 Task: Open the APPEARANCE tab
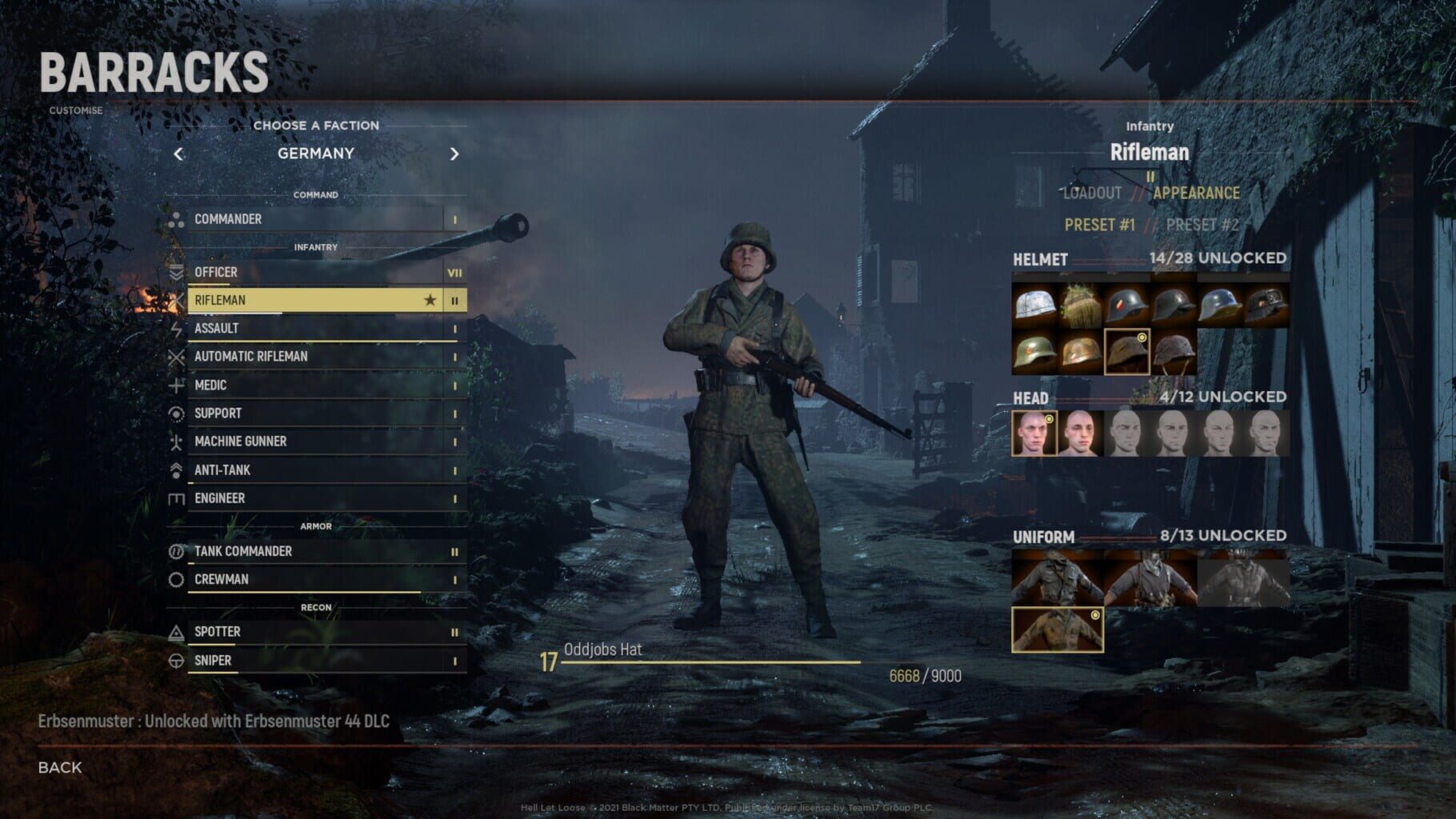coord(1195,192)
